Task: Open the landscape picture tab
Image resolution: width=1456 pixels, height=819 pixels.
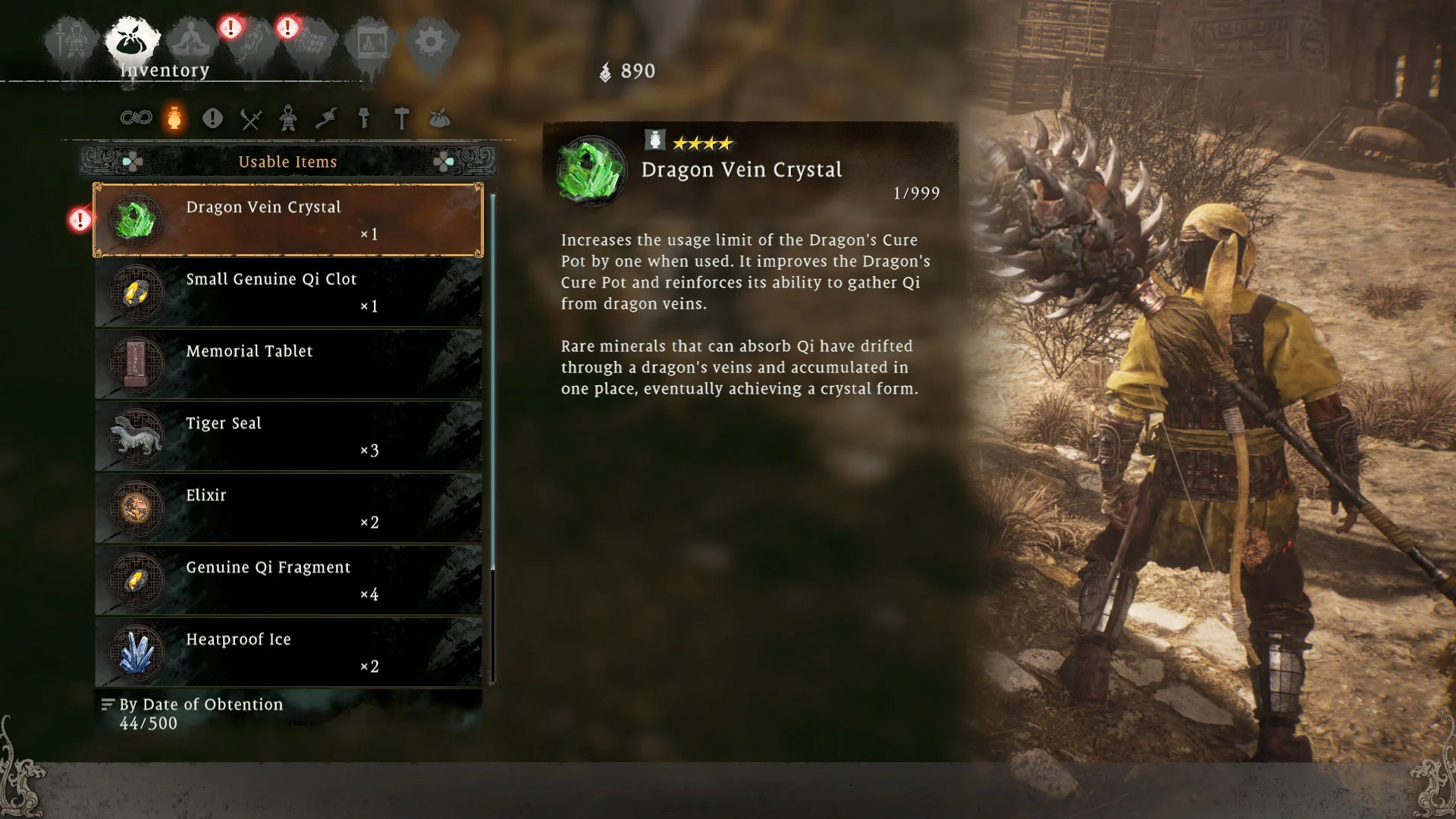Action: pyautogui.click(x=371, y=42)
